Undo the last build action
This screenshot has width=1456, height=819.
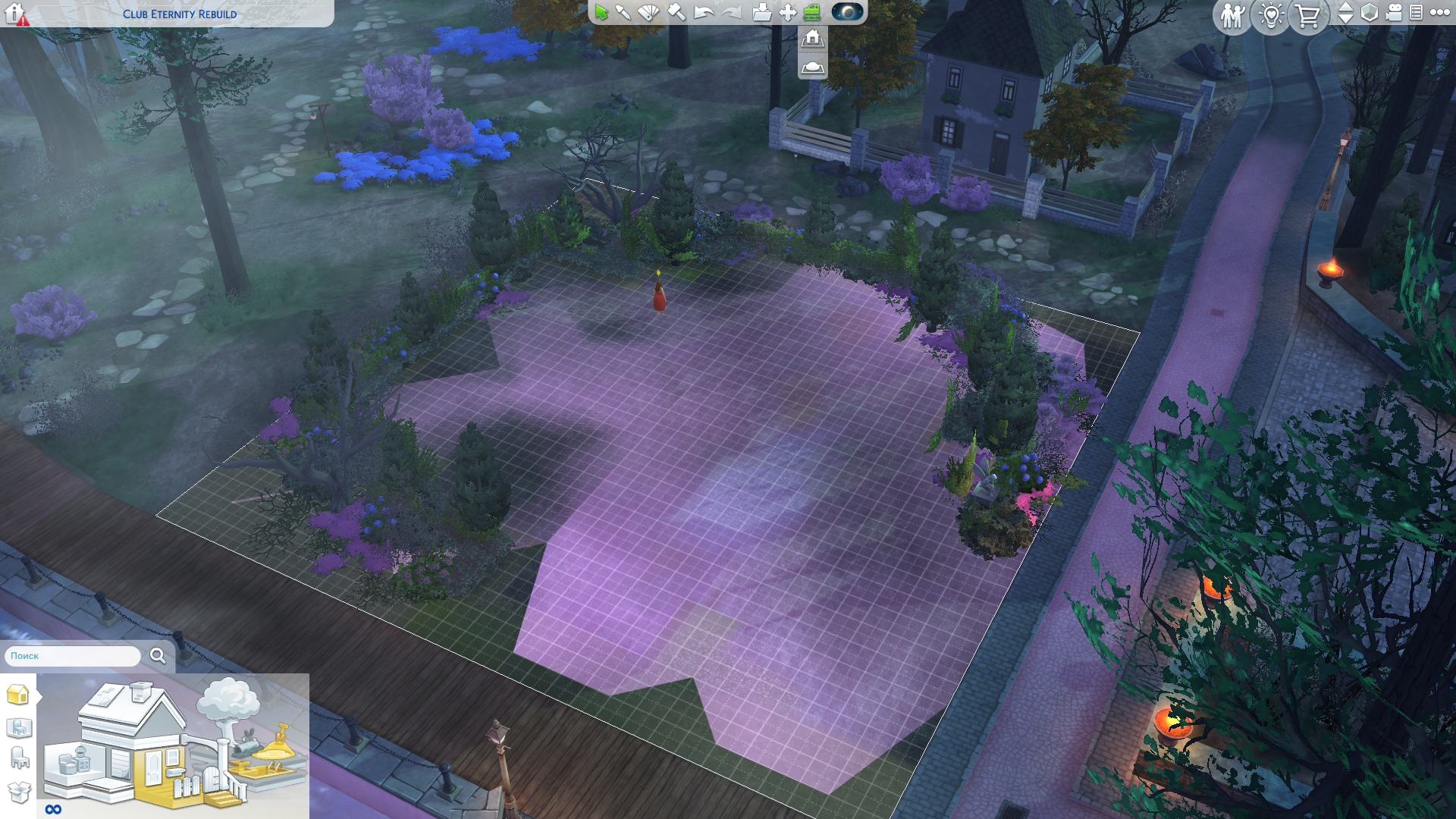704,12
